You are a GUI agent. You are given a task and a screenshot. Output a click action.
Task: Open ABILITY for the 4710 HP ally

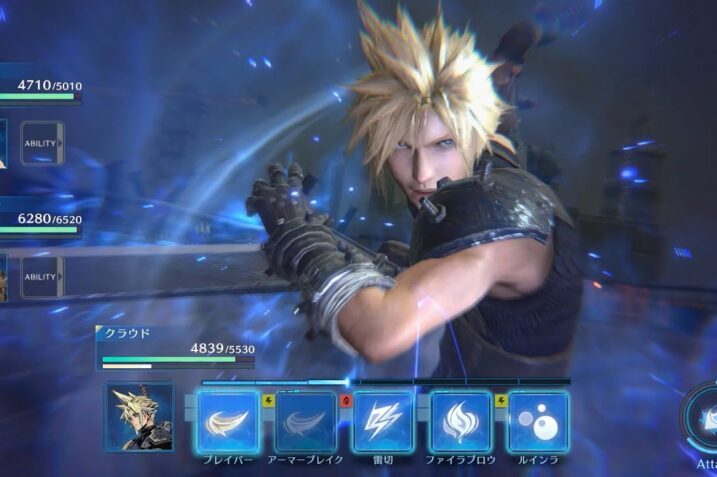pyautogui.click(x=41, y=143)
